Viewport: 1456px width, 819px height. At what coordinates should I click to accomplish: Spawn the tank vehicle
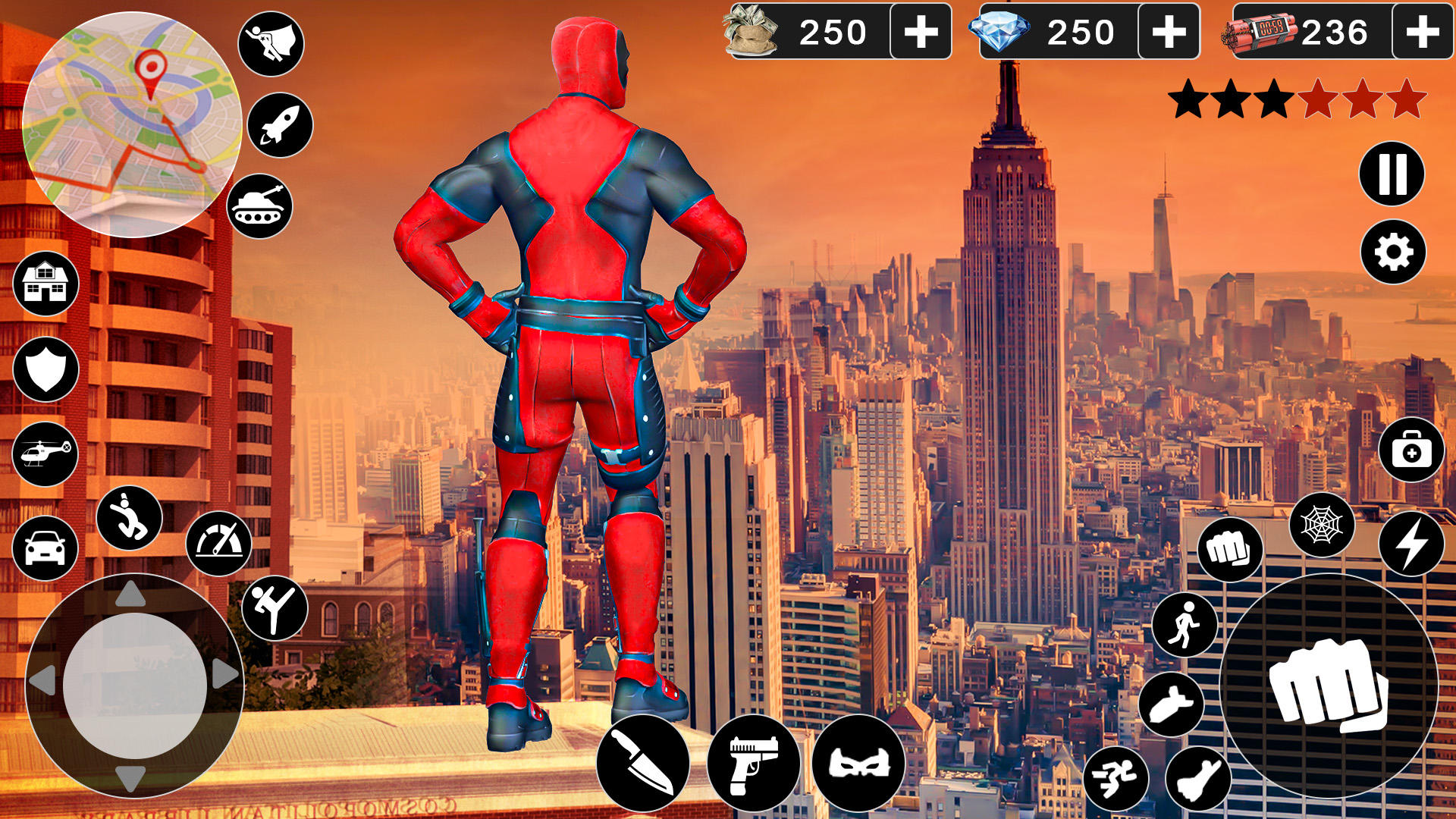pos(259,205)
